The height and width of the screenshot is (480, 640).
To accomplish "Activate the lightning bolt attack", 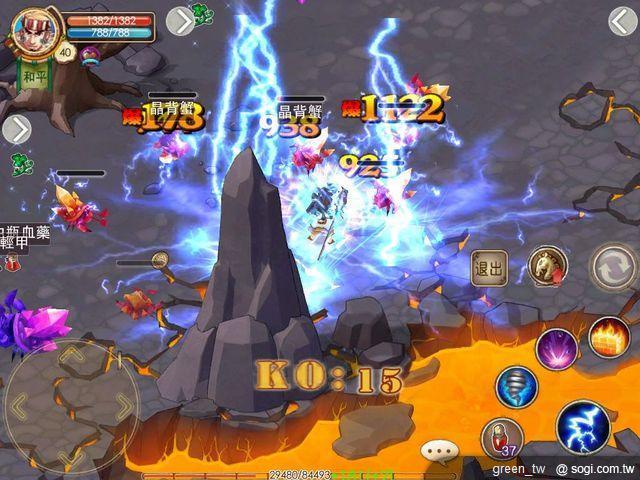I will [x=583, y=427].
